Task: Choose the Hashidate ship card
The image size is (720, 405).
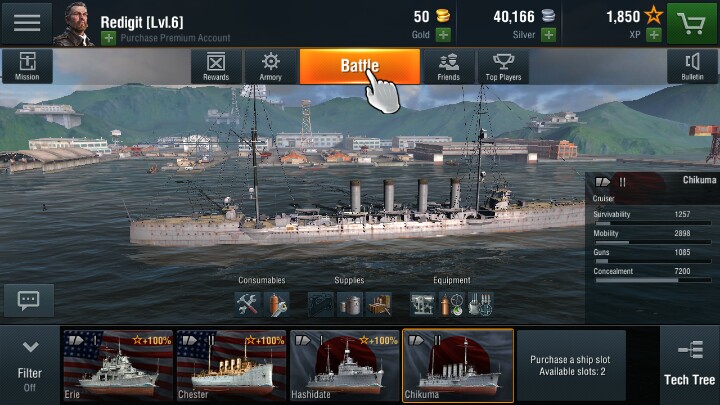Action: pos(345,366)
